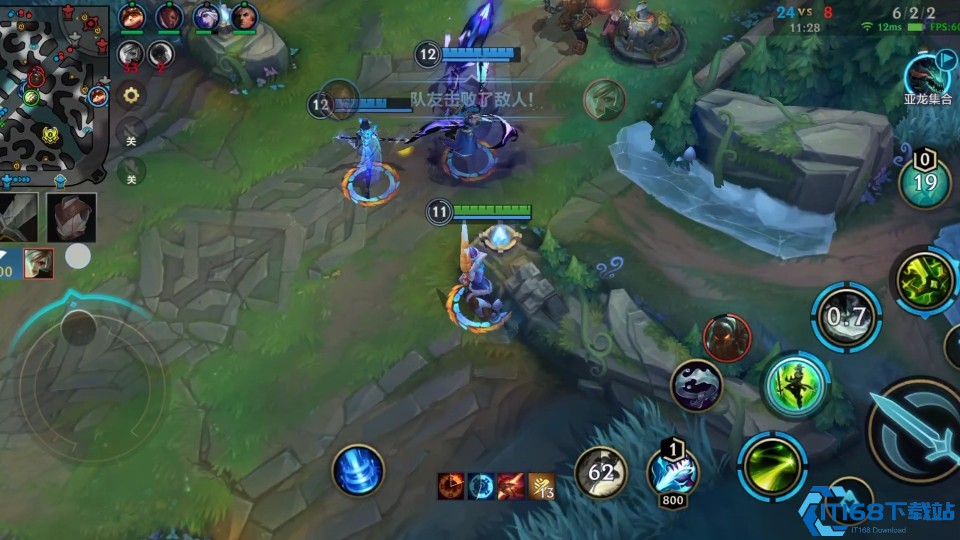Image resolution: width=960 pixels, height=540 pixels.
Task: Activate the green swordsman ability
Action: pyautogui.click(x=795, y=385)
